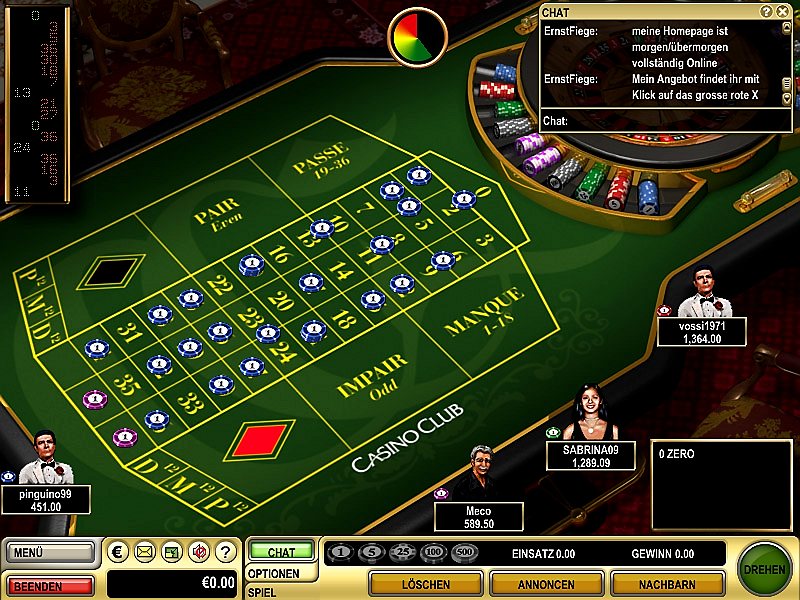Screen dimensions: 800x600
Task: Quit the game with BEENDEN
Action: tap(50, 584)
